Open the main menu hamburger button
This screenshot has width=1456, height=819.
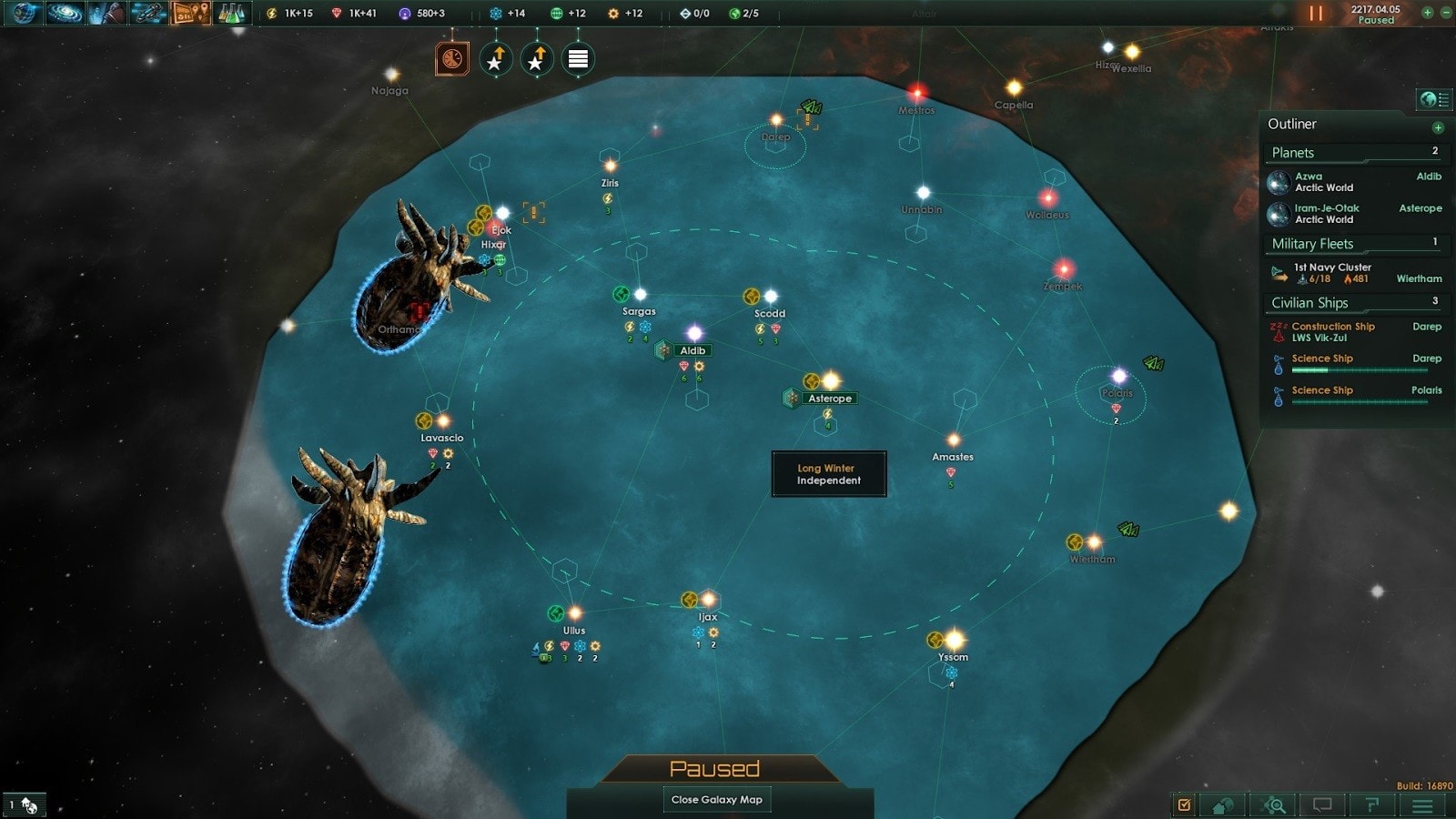(x=1422, y=805)
